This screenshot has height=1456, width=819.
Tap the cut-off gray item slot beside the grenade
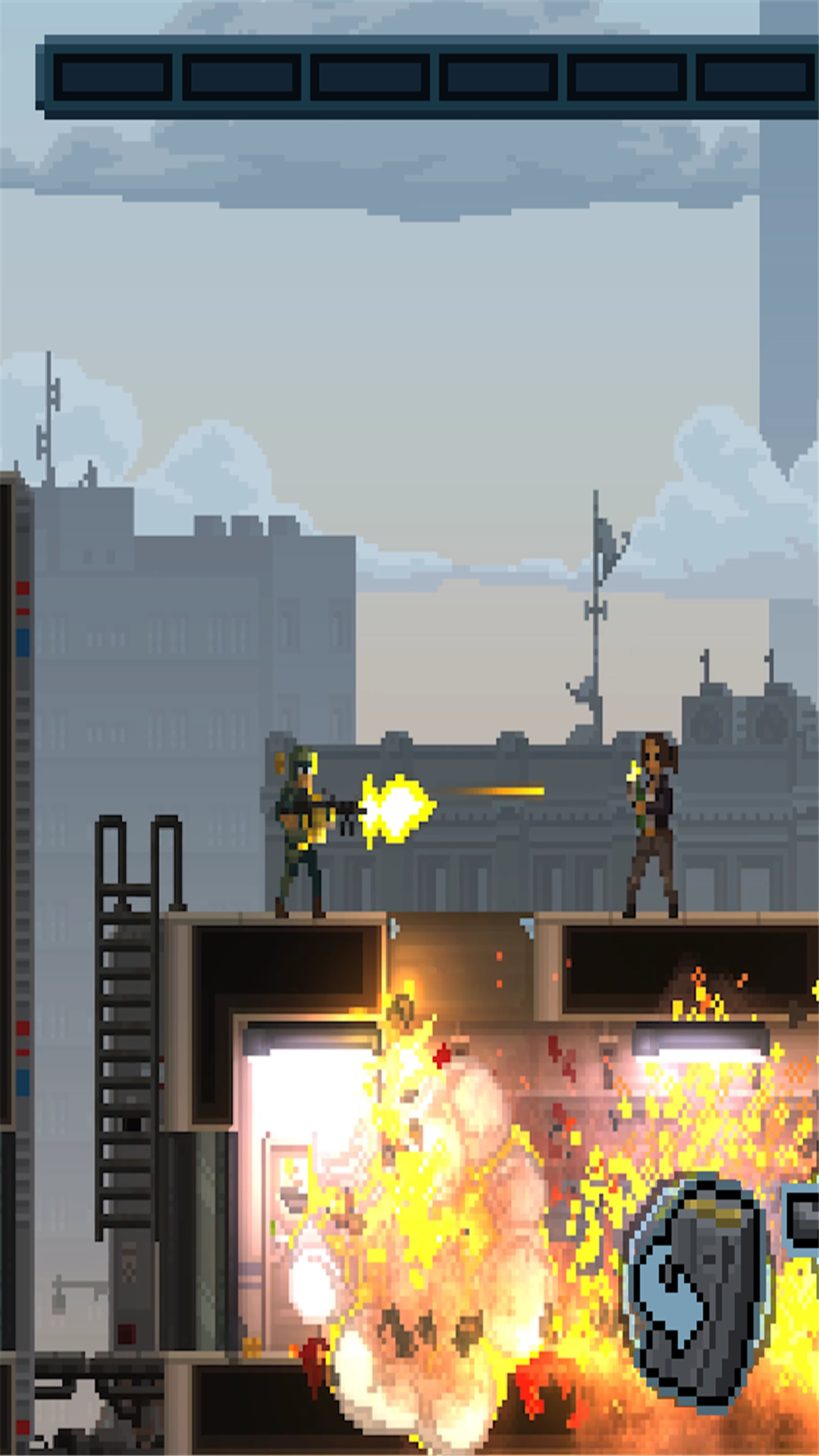[802, 1222]
